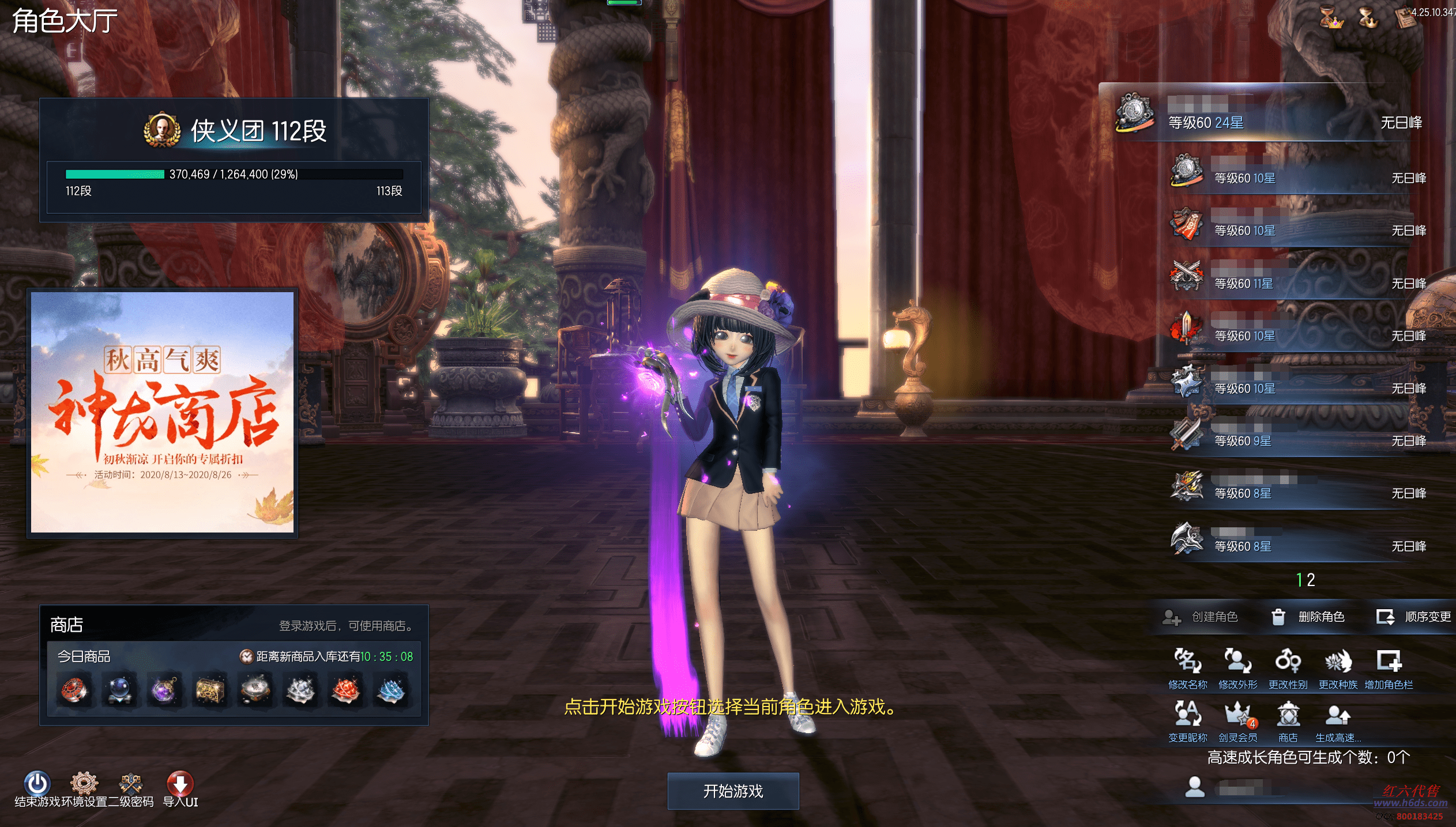Start the game with 开始游戏 button
The width and height of the screenshot is (1456, 827).
[x=733, y=791]
